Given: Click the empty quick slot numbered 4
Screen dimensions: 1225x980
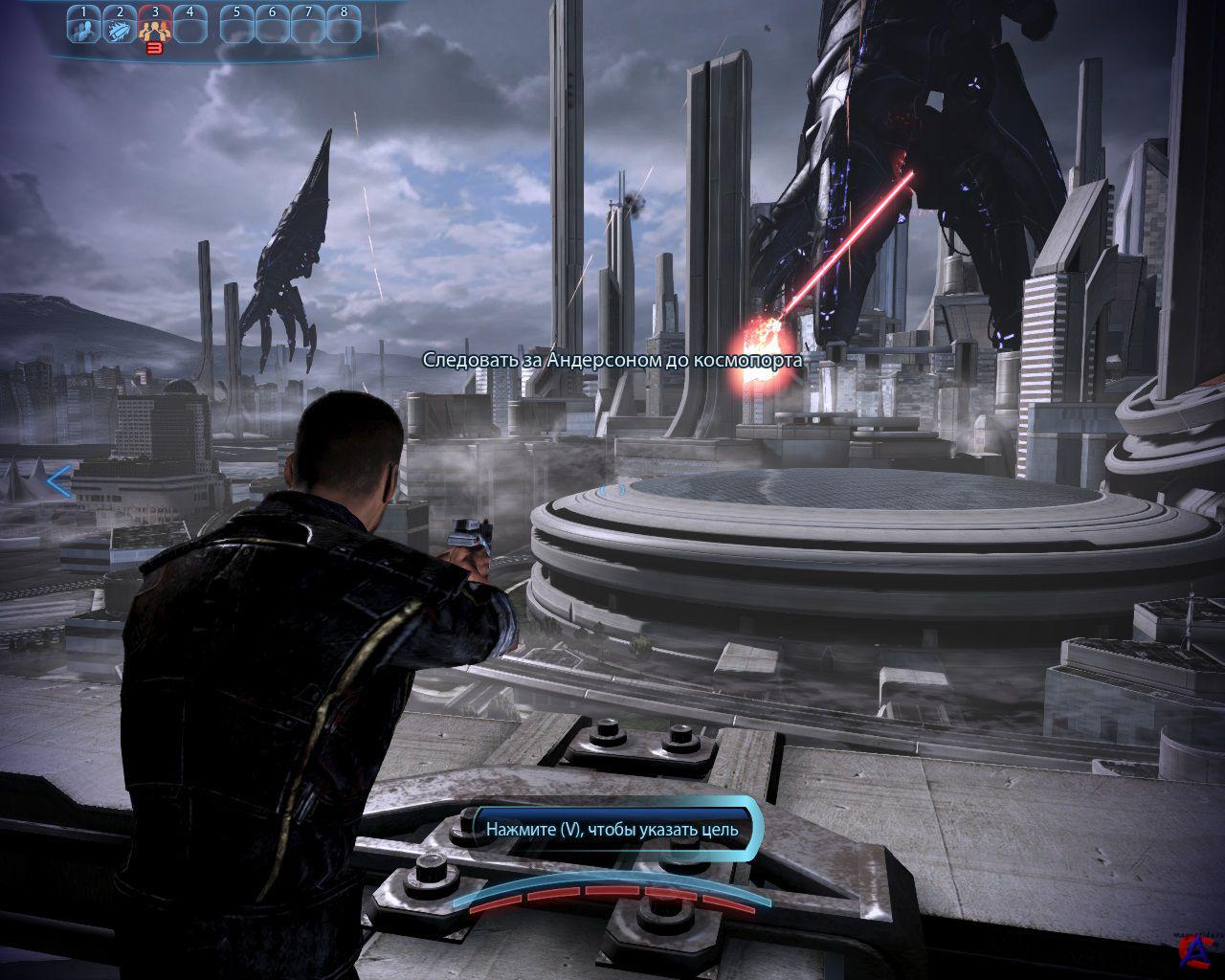Looking at the screenshot, I should [190, 26].
